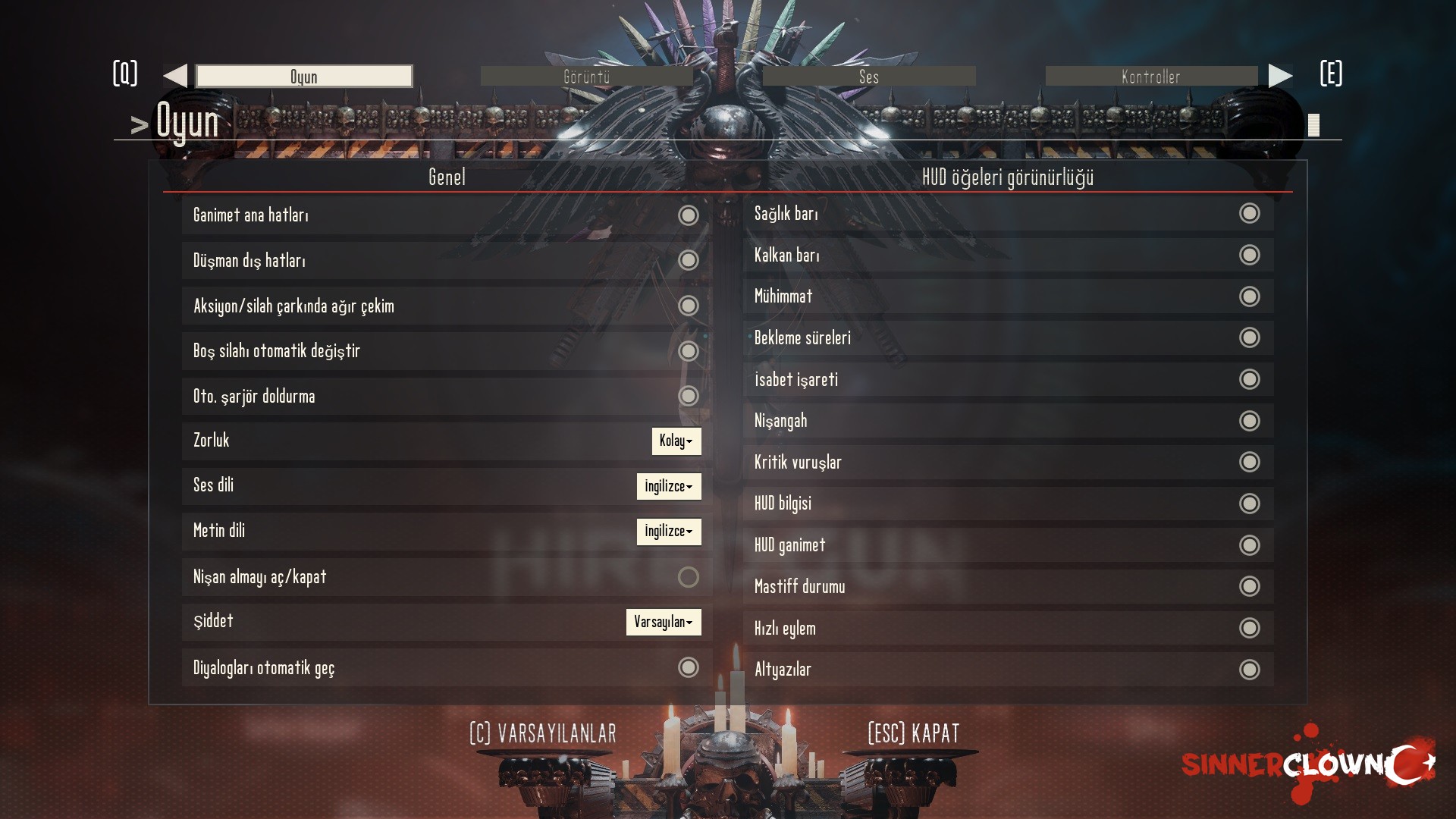Select the Kontroller tab

1150,77
